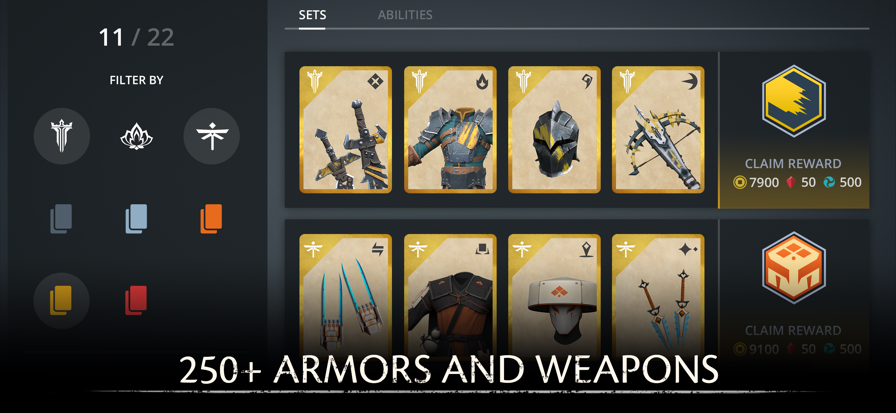This screenshot has width=896, height=413.
Task: Select the teal and orange armor card
Action: (x=450, y=129)
